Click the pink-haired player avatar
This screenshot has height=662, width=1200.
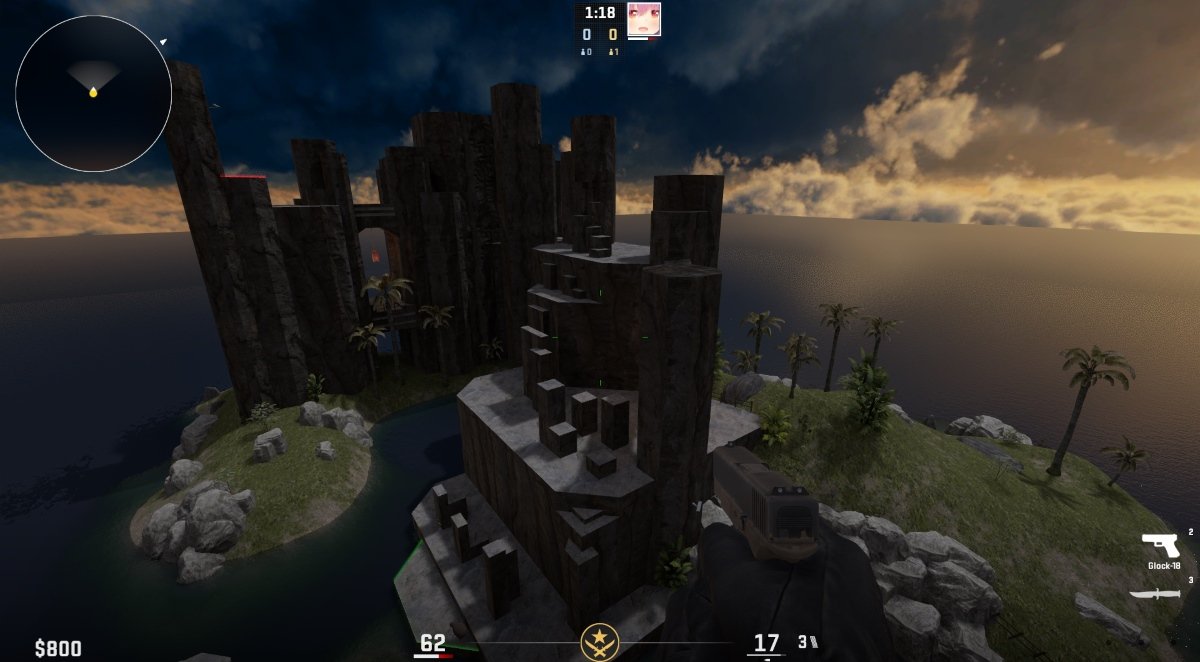click(x=643, y=19)
